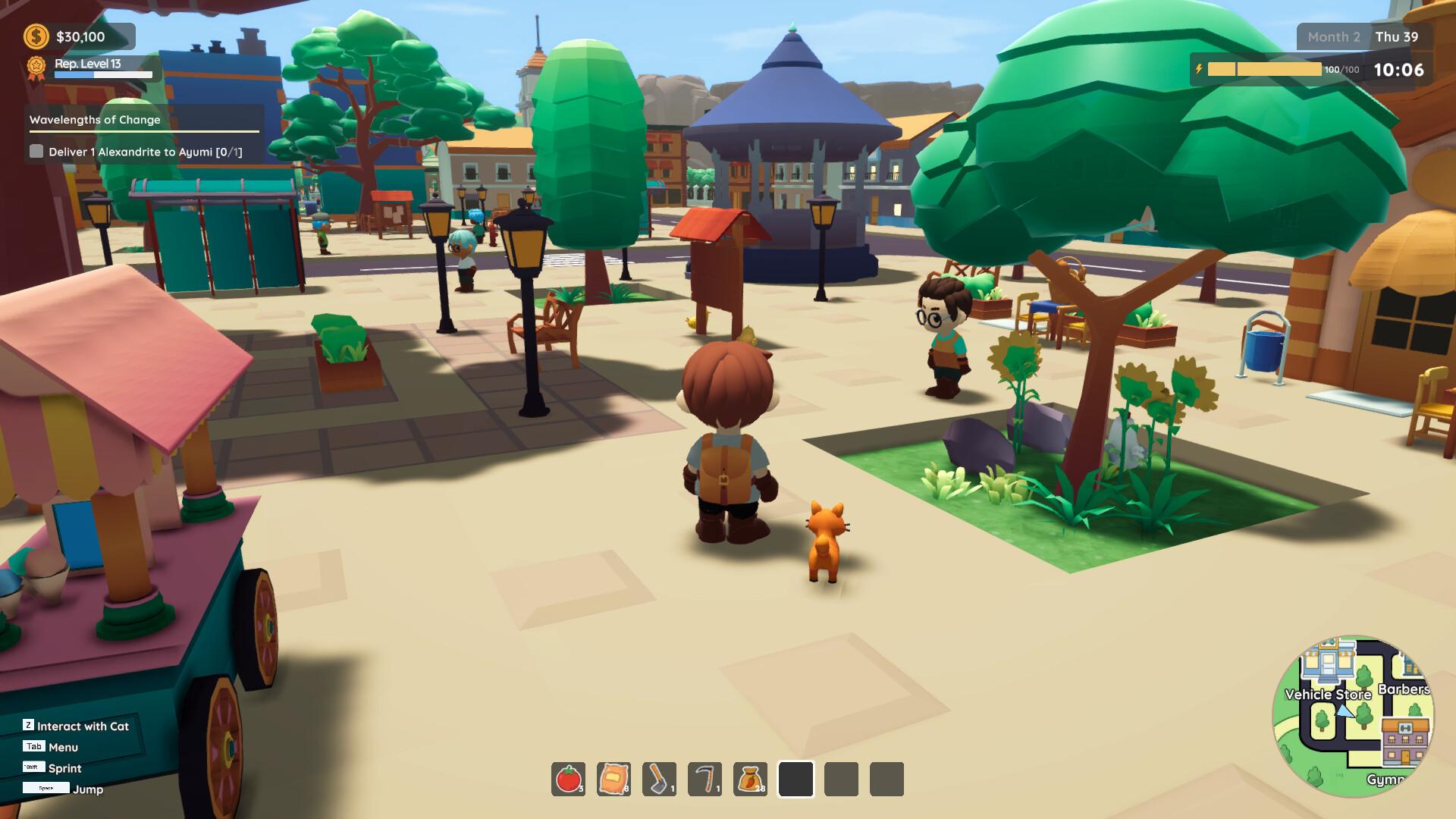Click the highlighted empty hotbar slot

coord(795,779)
